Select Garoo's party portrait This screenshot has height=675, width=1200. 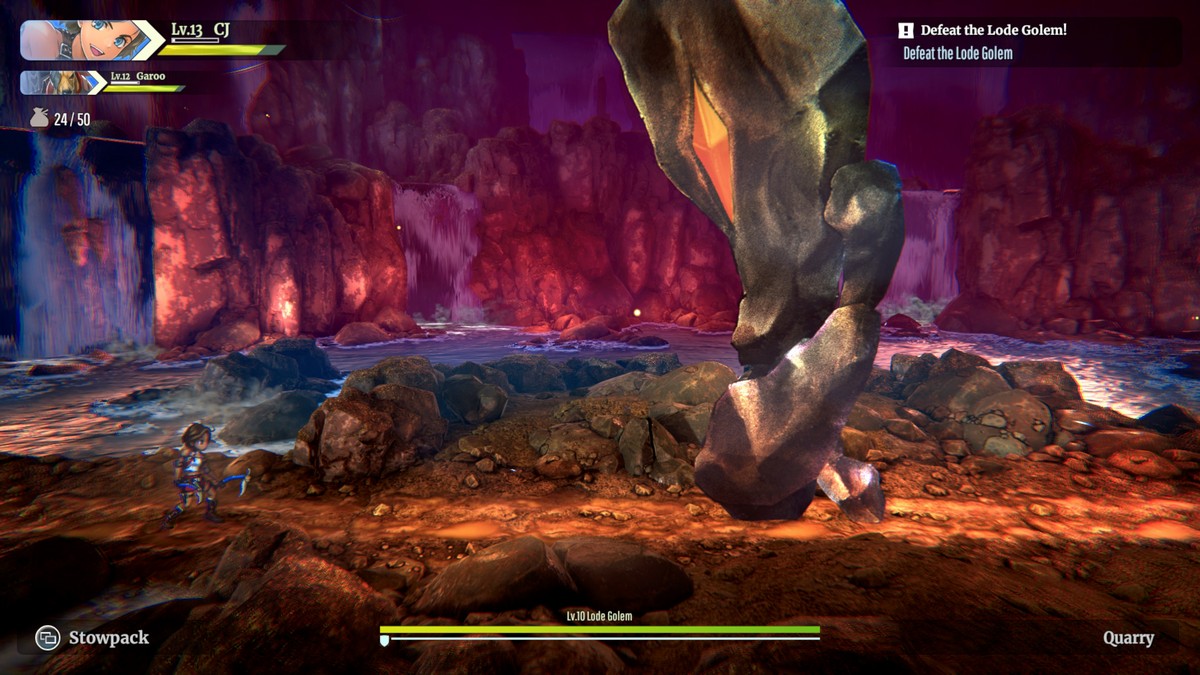[55, 82]
